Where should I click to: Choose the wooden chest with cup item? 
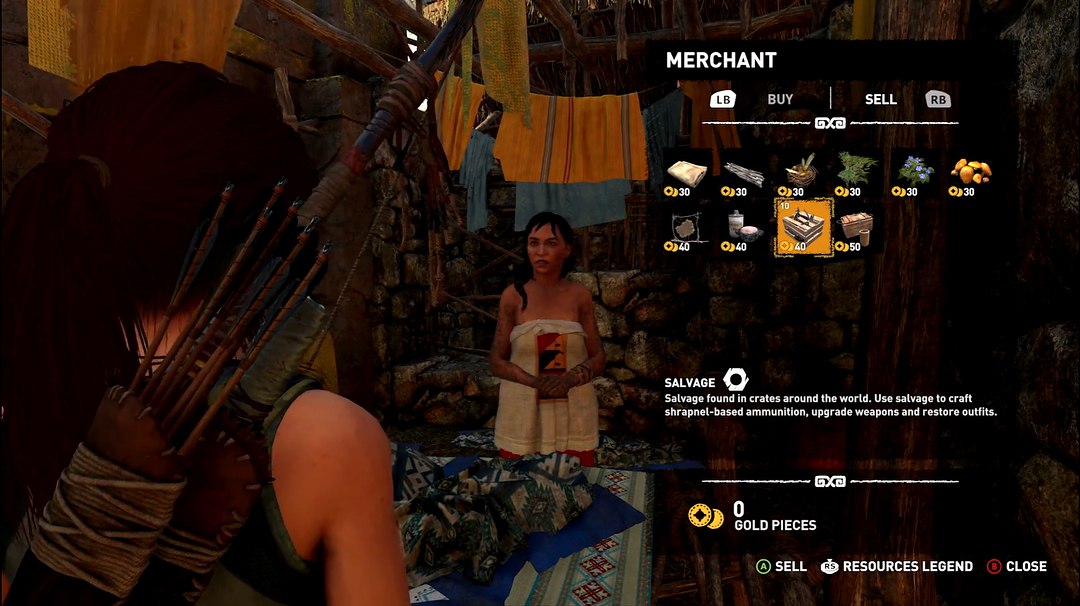tap(856, 229)
